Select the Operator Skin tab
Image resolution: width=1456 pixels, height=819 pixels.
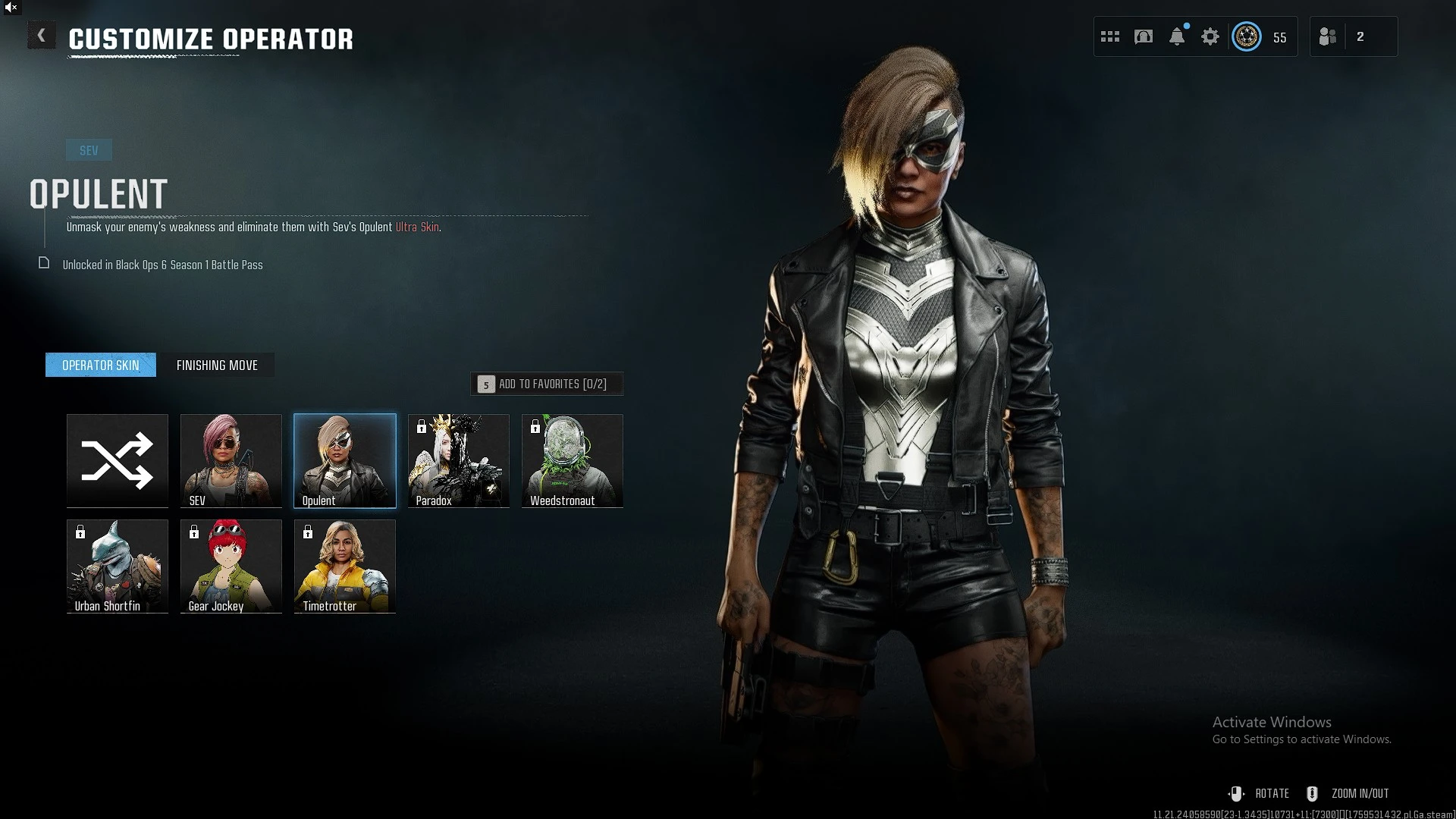point(101,366)
